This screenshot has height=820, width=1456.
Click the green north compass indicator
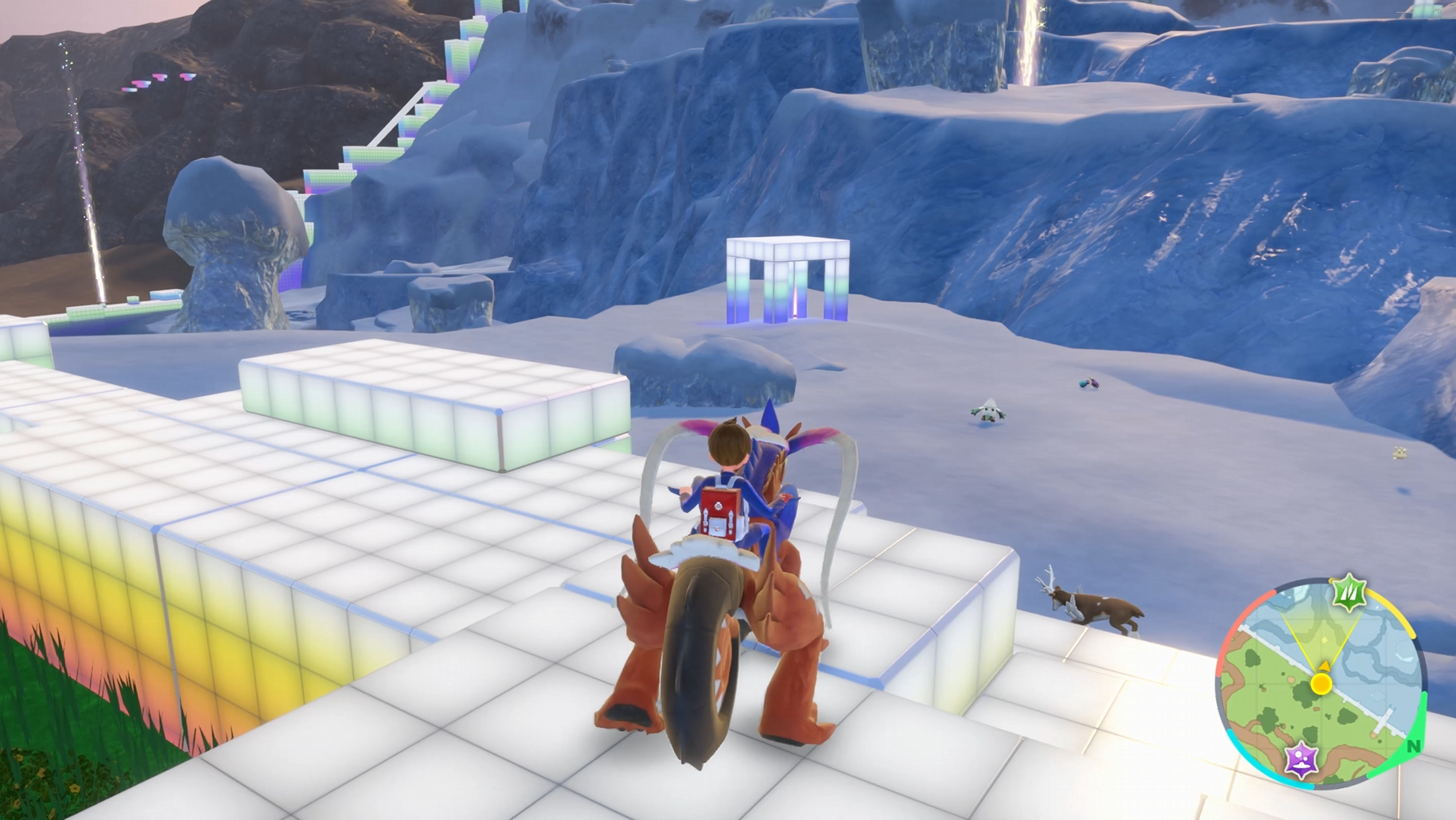tap(1413, 746)
